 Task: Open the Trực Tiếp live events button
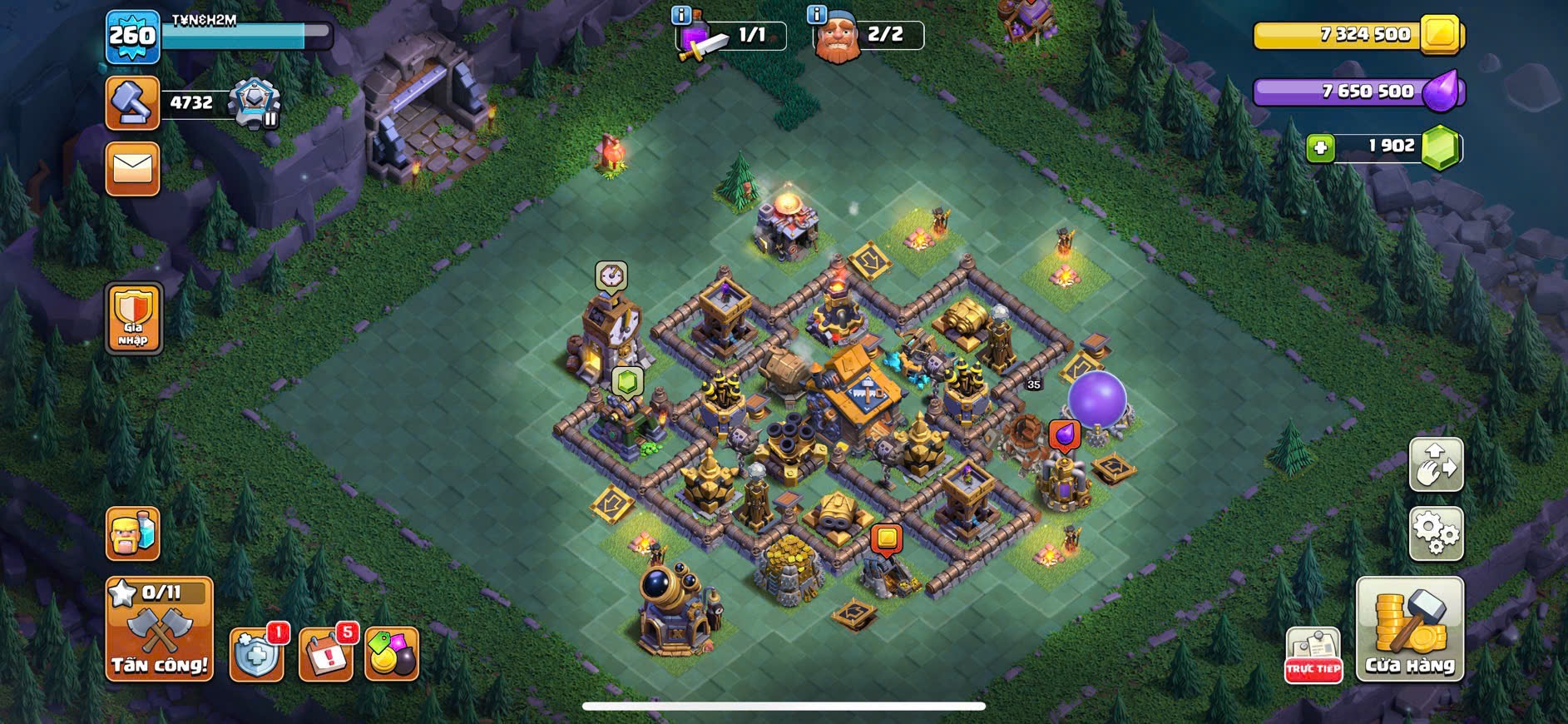click(1313, 655)
